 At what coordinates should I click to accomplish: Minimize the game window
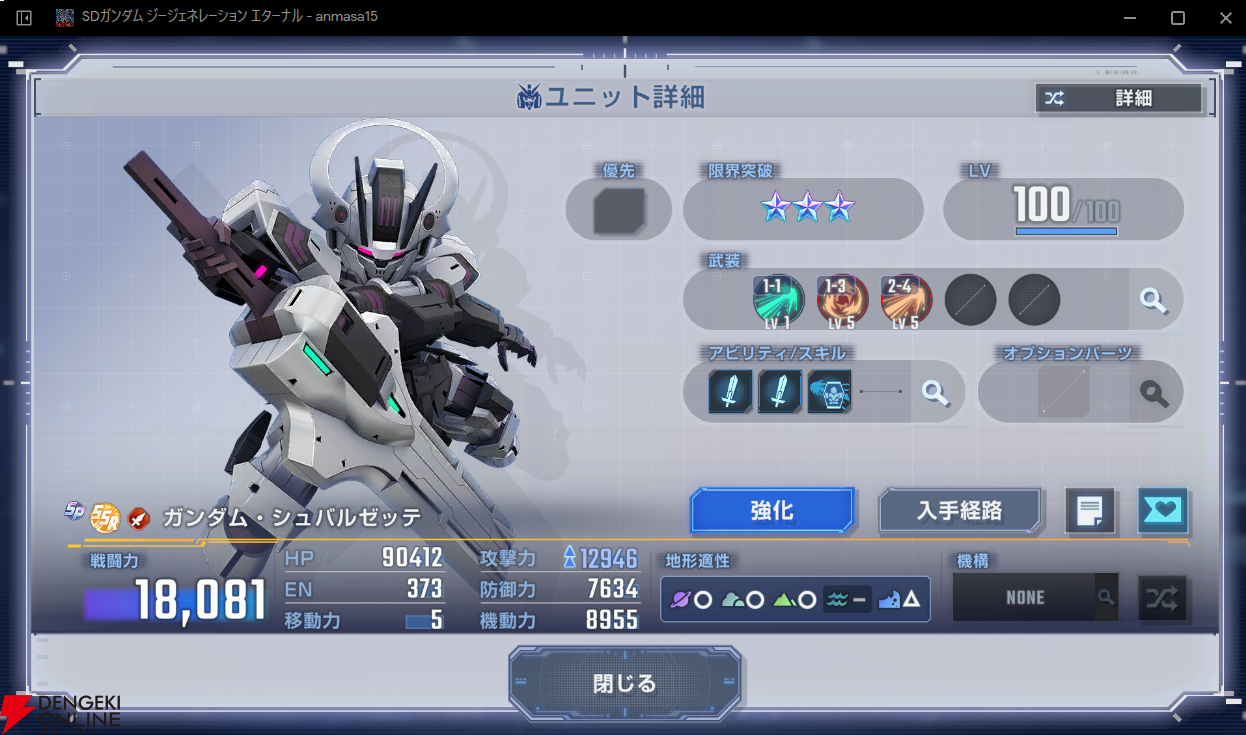pyautogui.click(x=1131, y=18)
